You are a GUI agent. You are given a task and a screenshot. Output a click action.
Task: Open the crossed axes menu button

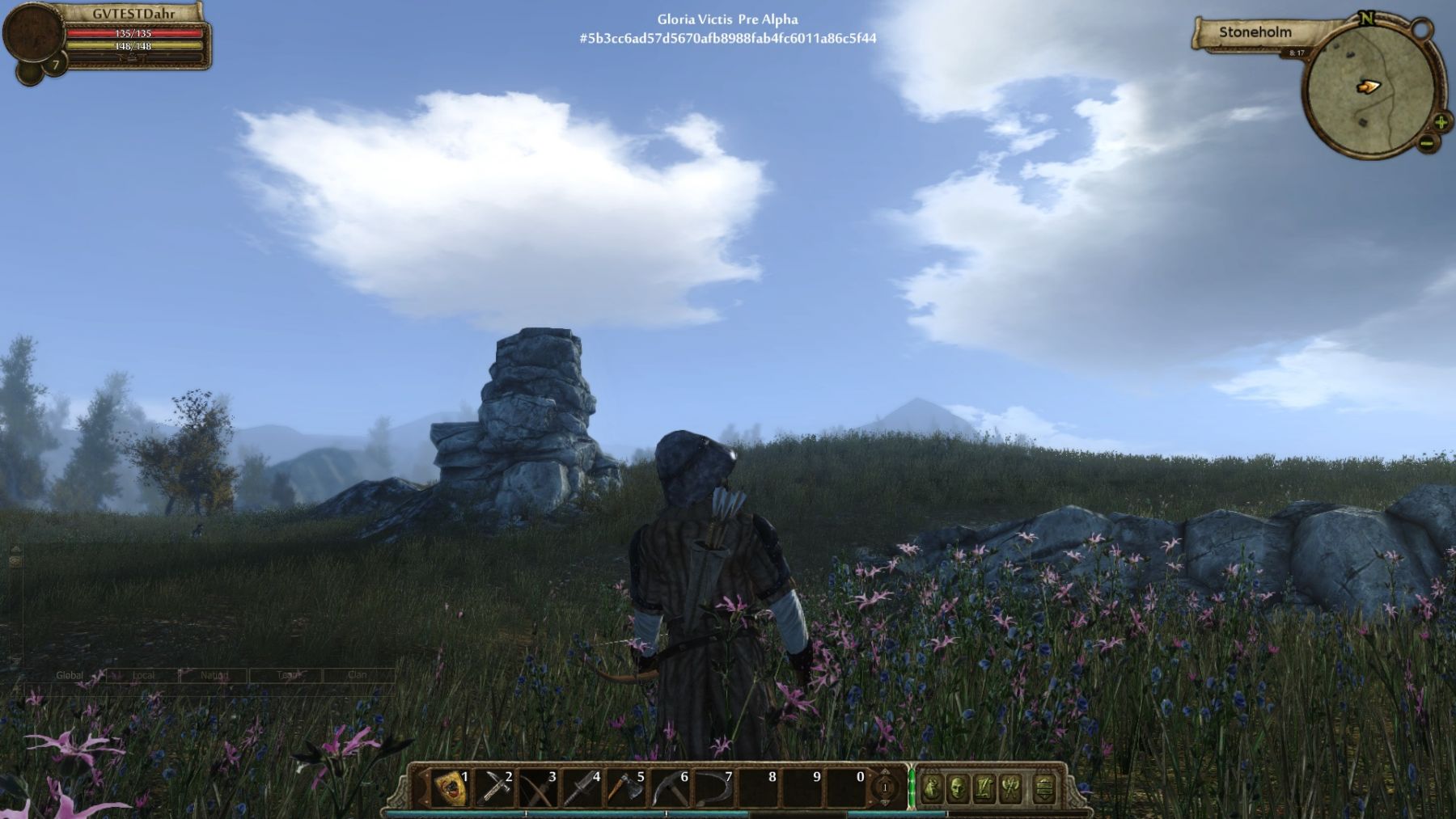coord(1011,787)
